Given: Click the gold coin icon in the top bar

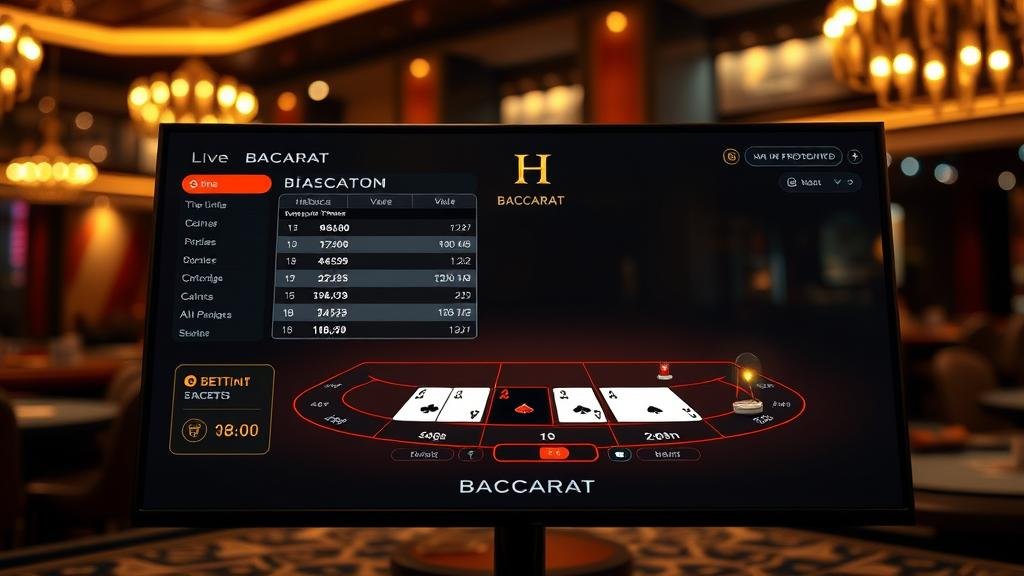Looking at the screenshot, I should click(x=731, y=157).
